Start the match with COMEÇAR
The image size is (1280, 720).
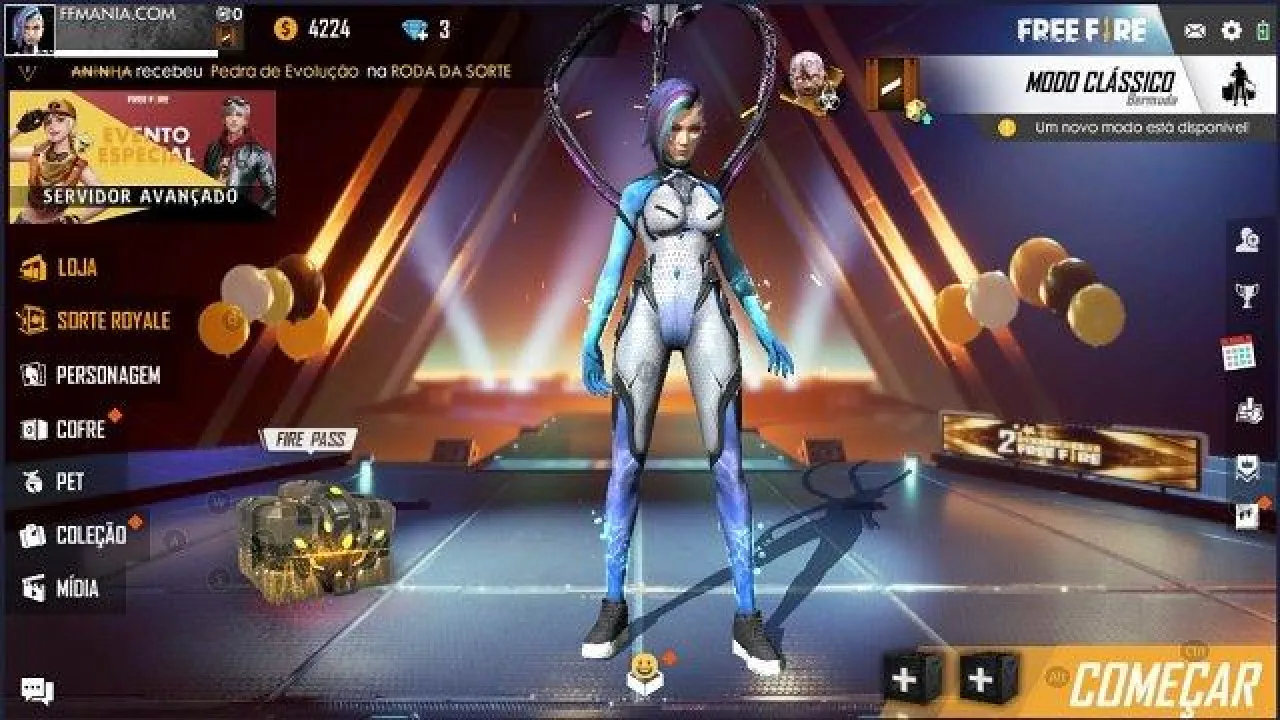coord(1164,686)
